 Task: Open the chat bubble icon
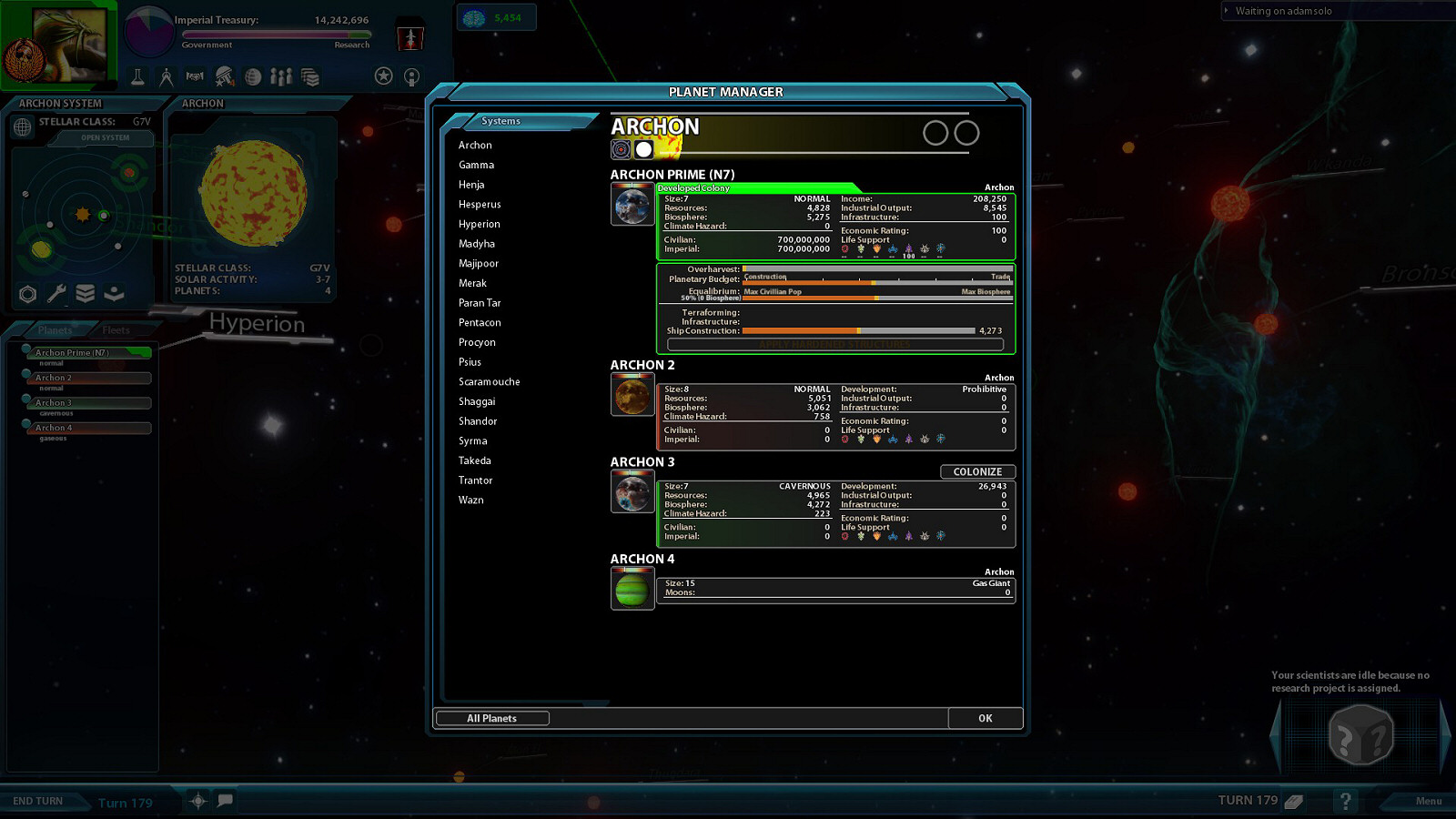click(226, 801)
